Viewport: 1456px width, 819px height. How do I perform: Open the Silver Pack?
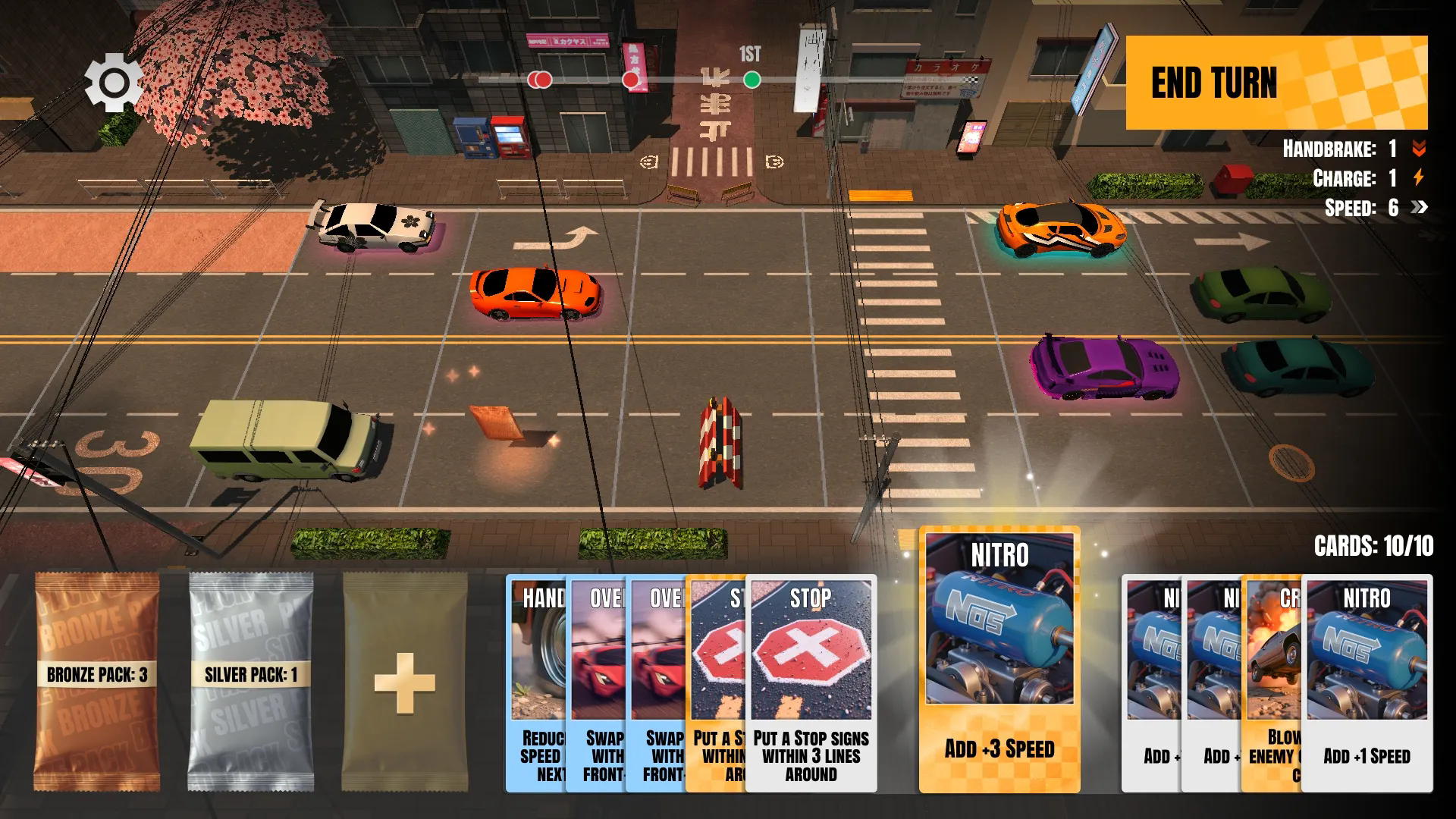coord(251,682)
